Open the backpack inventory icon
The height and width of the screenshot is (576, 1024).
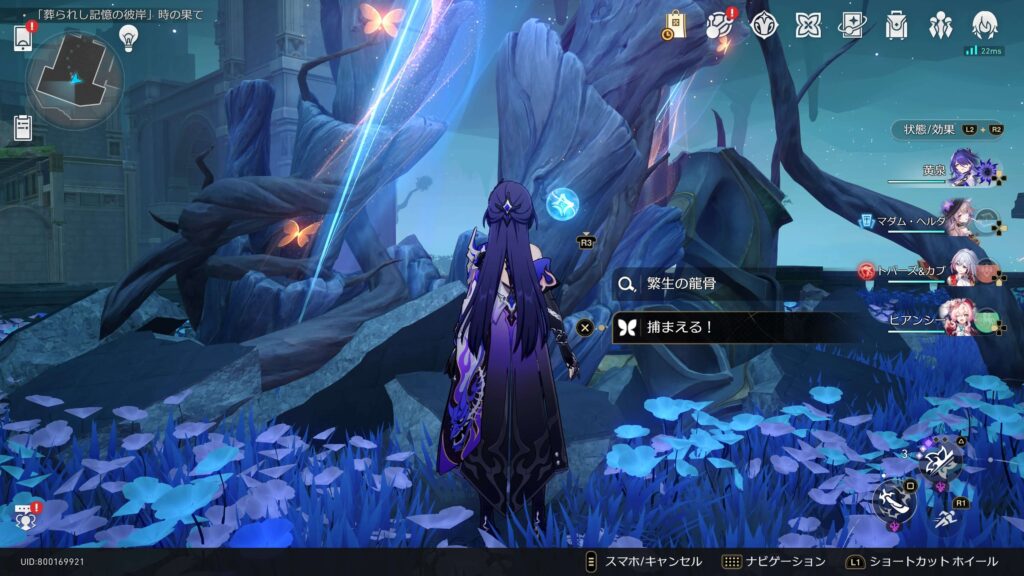pyautogui.click(x=896, y=26)
